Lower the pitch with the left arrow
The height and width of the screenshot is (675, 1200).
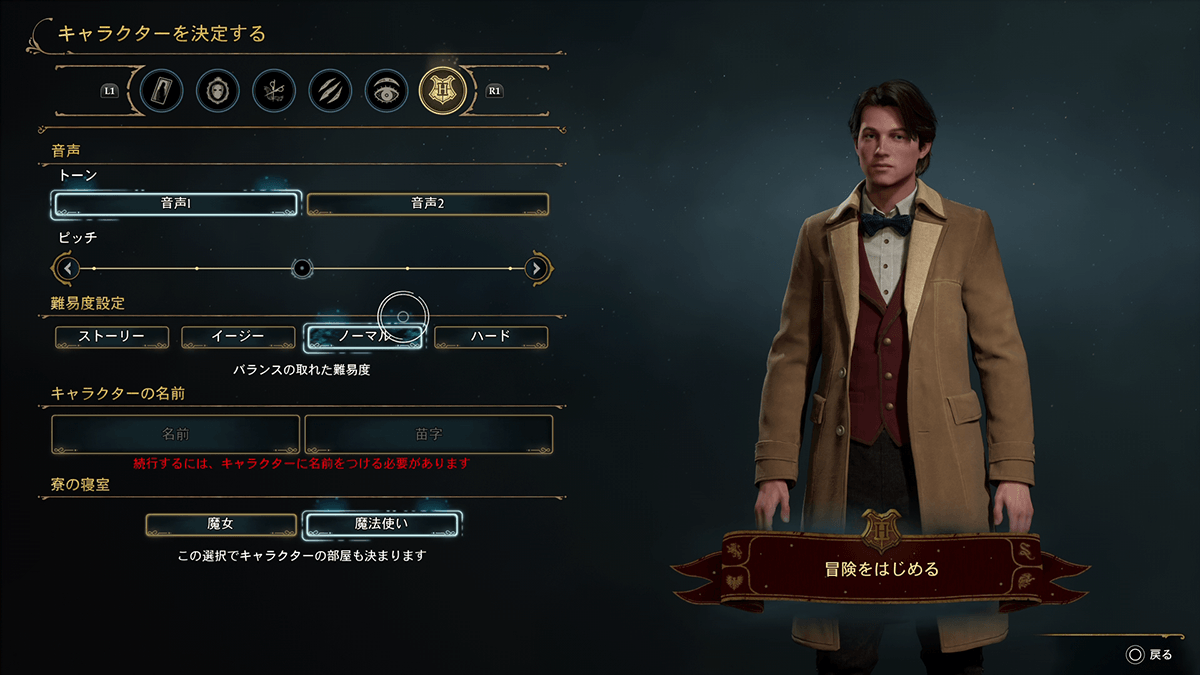pyautogui.click(x=68, y=268)
